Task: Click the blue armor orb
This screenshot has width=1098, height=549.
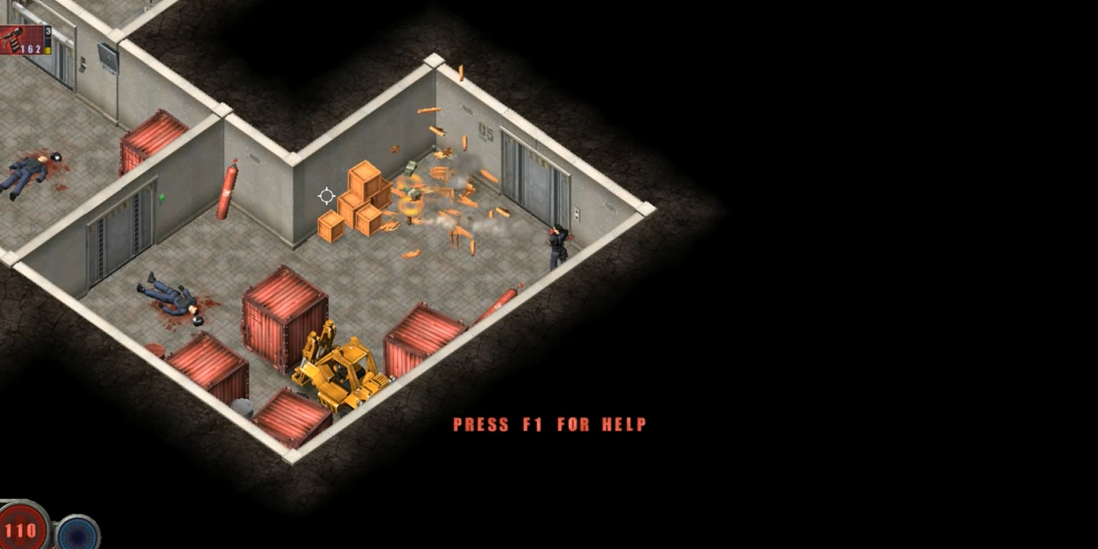Action: click(x=78, y=533)
